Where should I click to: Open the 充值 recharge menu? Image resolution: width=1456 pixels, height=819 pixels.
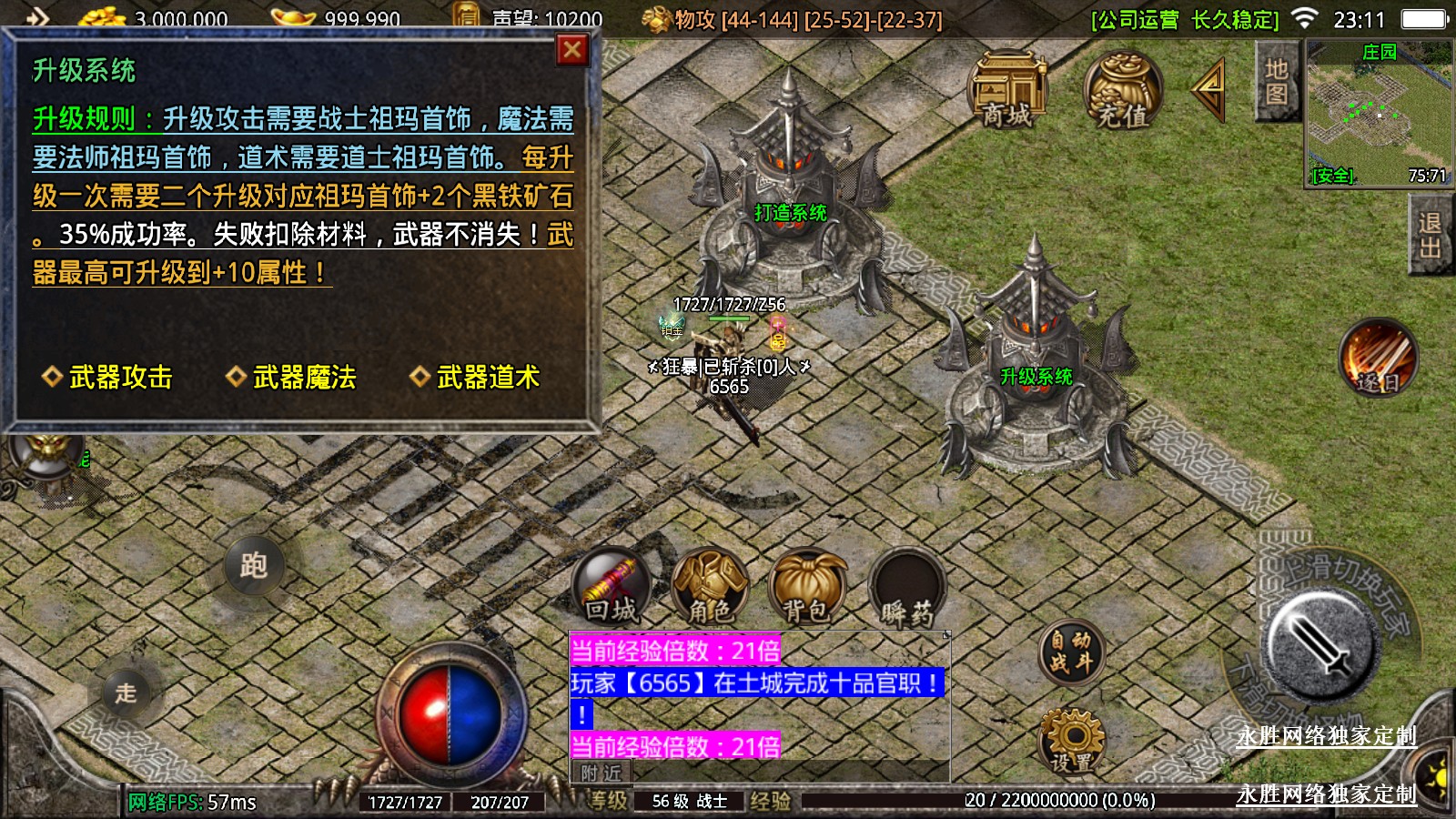(1122, 90)
